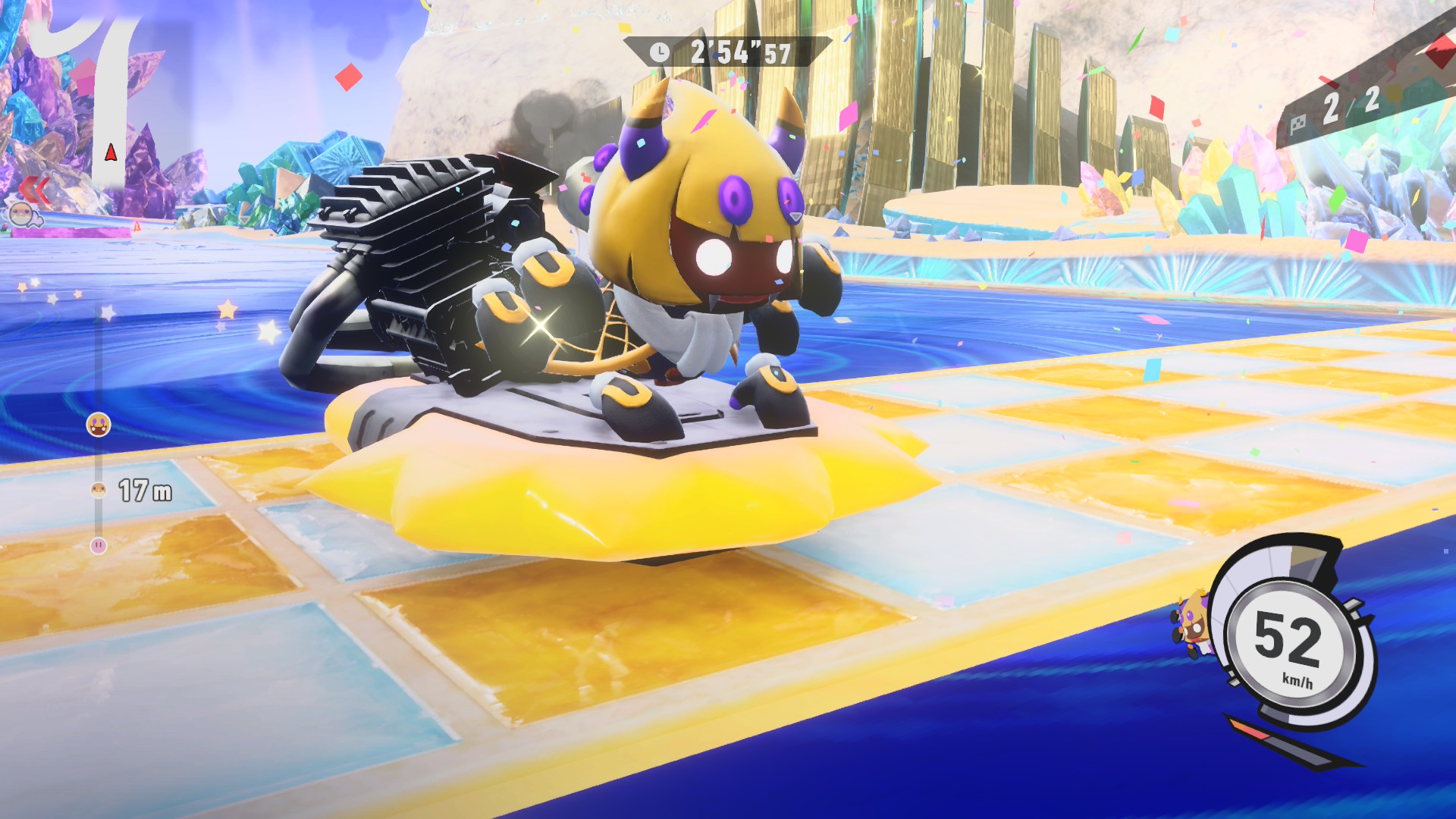Viewport: 1456px width, 819px height.
Task: Click the yellow-hooded racer icon on progress bar
Action: pyautogui.click(x=99, y=425)
